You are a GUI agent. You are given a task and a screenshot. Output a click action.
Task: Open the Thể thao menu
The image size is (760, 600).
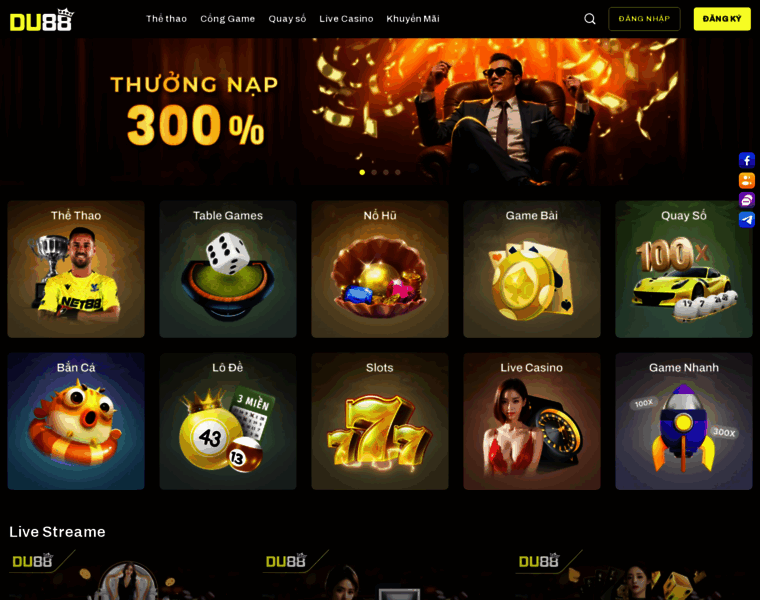(166, 19)
